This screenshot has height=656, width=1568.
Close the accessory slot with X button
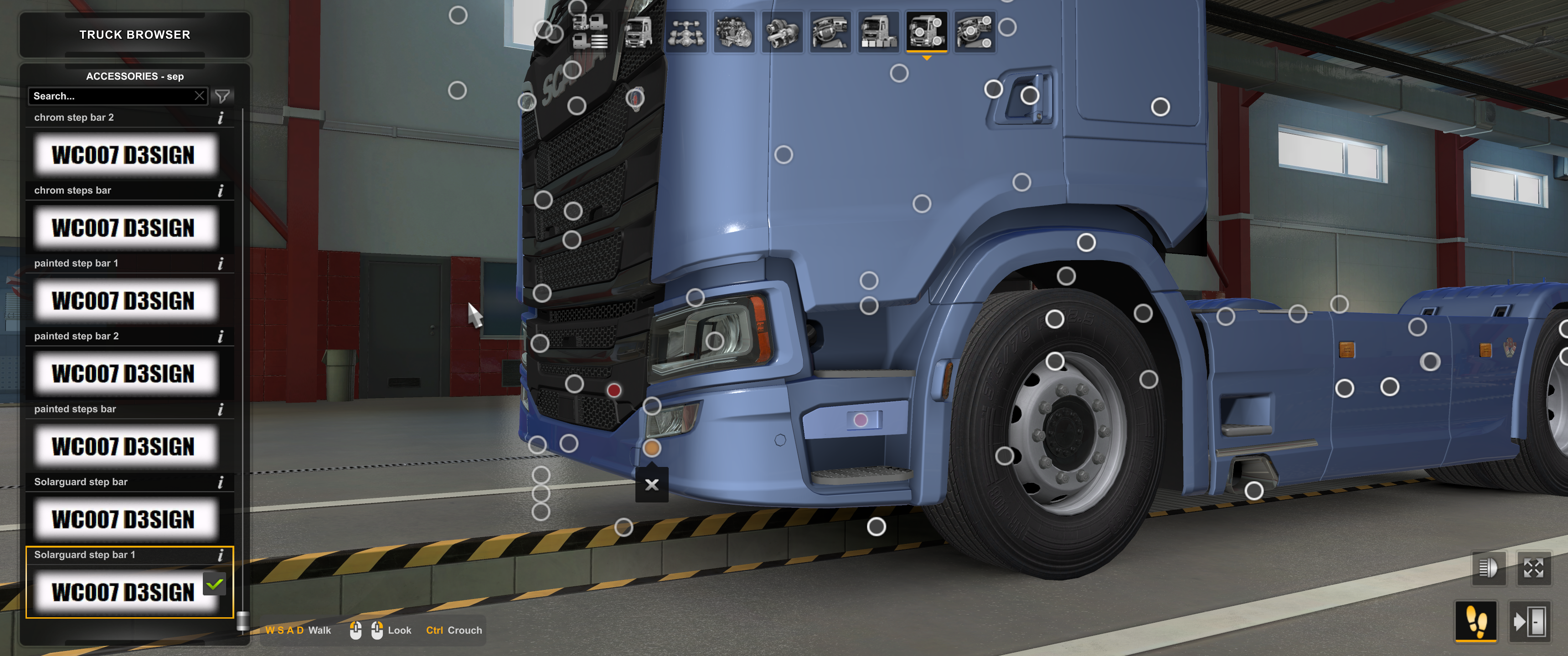coord(651,484)
